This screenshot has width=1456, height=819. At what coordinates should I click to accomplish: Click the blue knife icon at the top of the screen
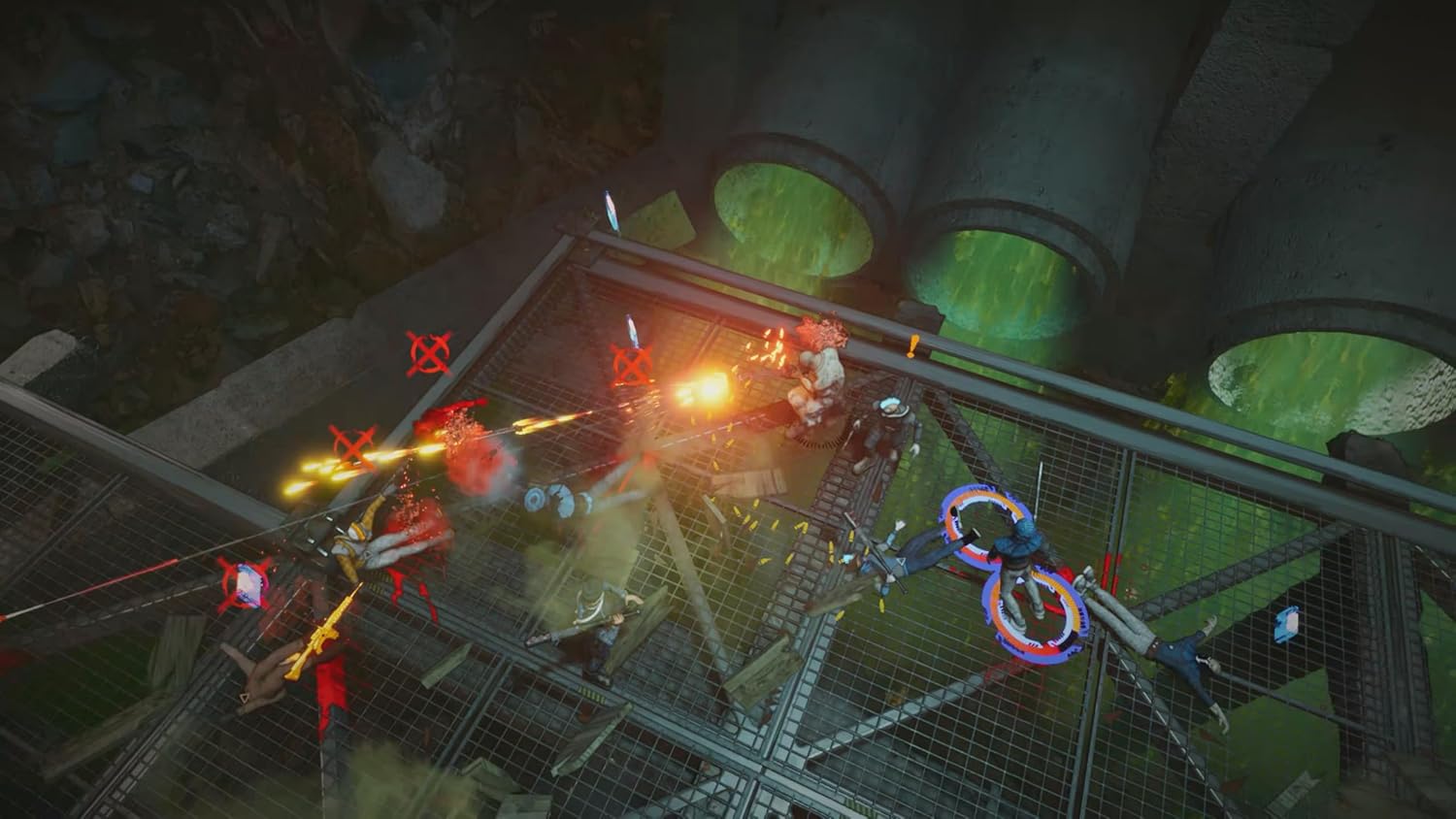click(x=612, y=209)
